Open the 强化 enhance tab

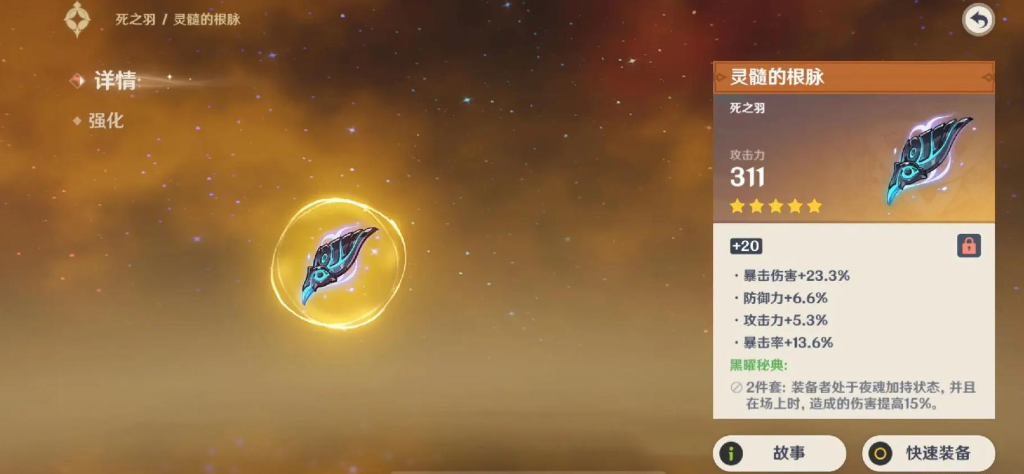[x=106, y=121]
